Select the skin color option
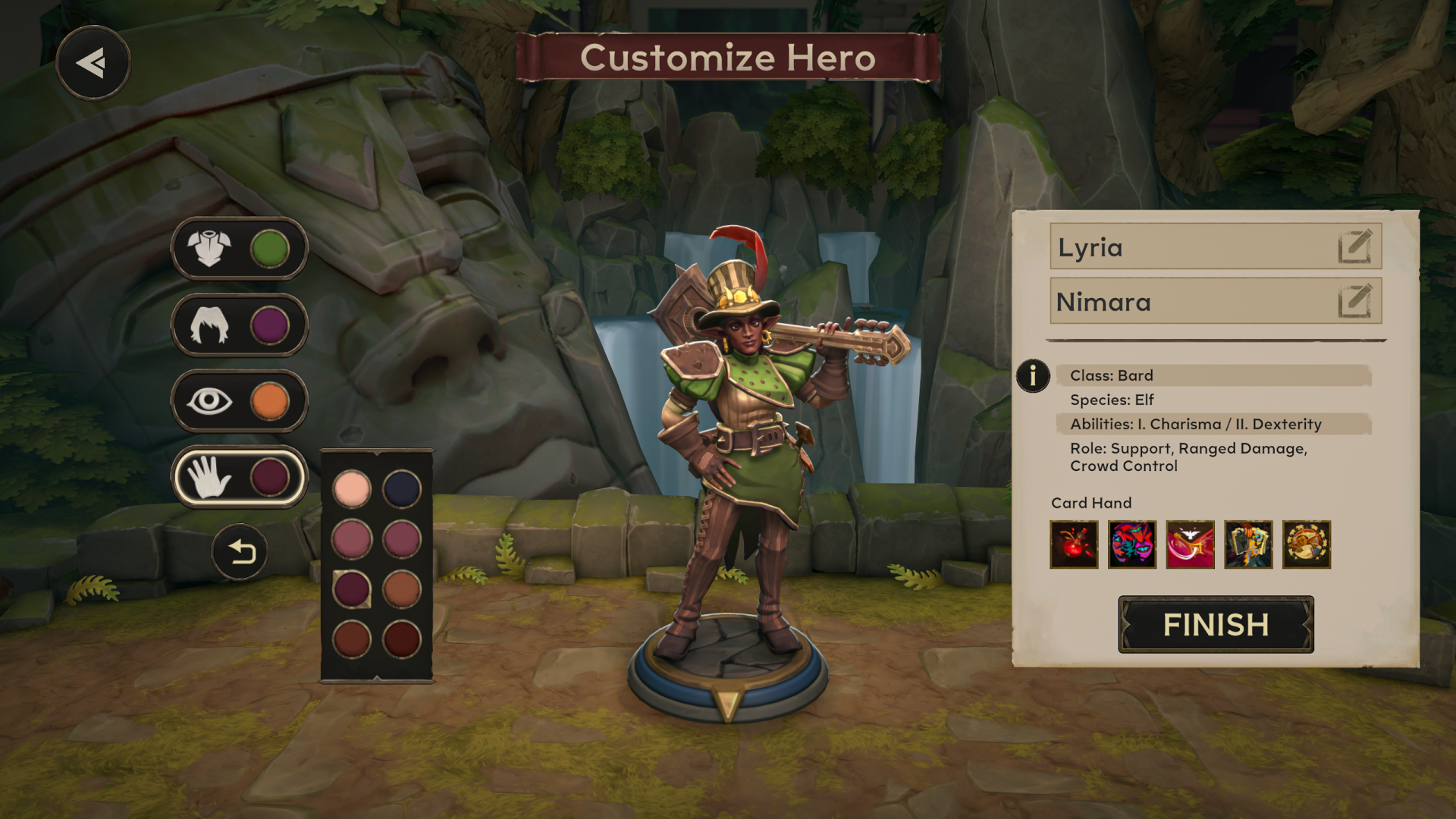 click(x=239, y=477)
